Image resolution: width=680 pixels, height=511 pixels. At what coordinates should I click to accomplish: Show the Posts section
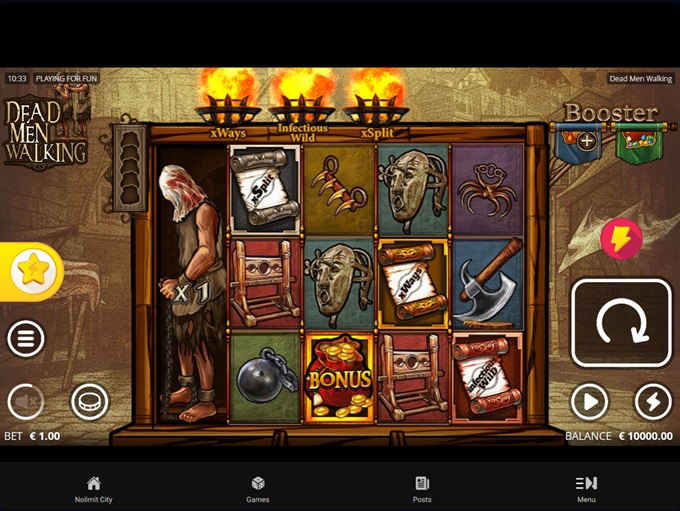422,489
